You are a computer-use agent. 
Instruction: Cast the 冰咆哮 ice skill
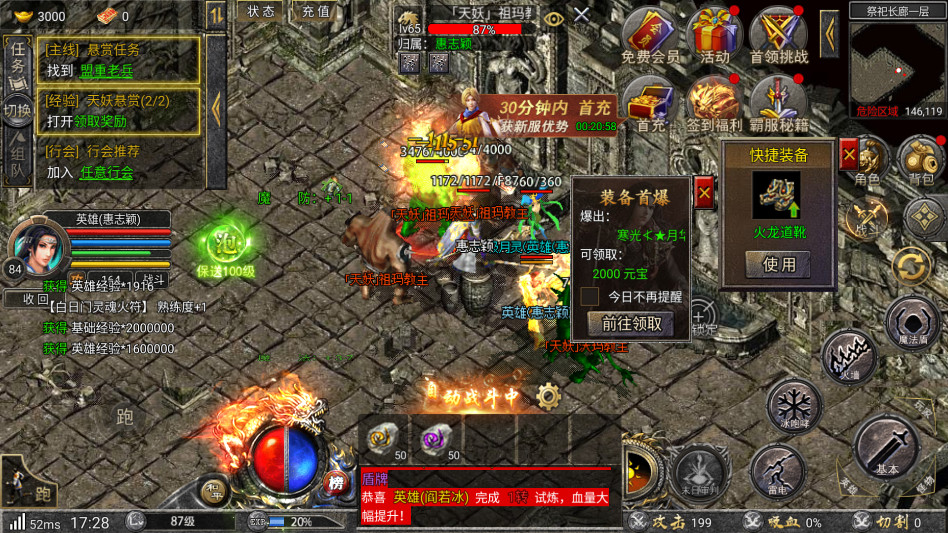coord(795,407)
